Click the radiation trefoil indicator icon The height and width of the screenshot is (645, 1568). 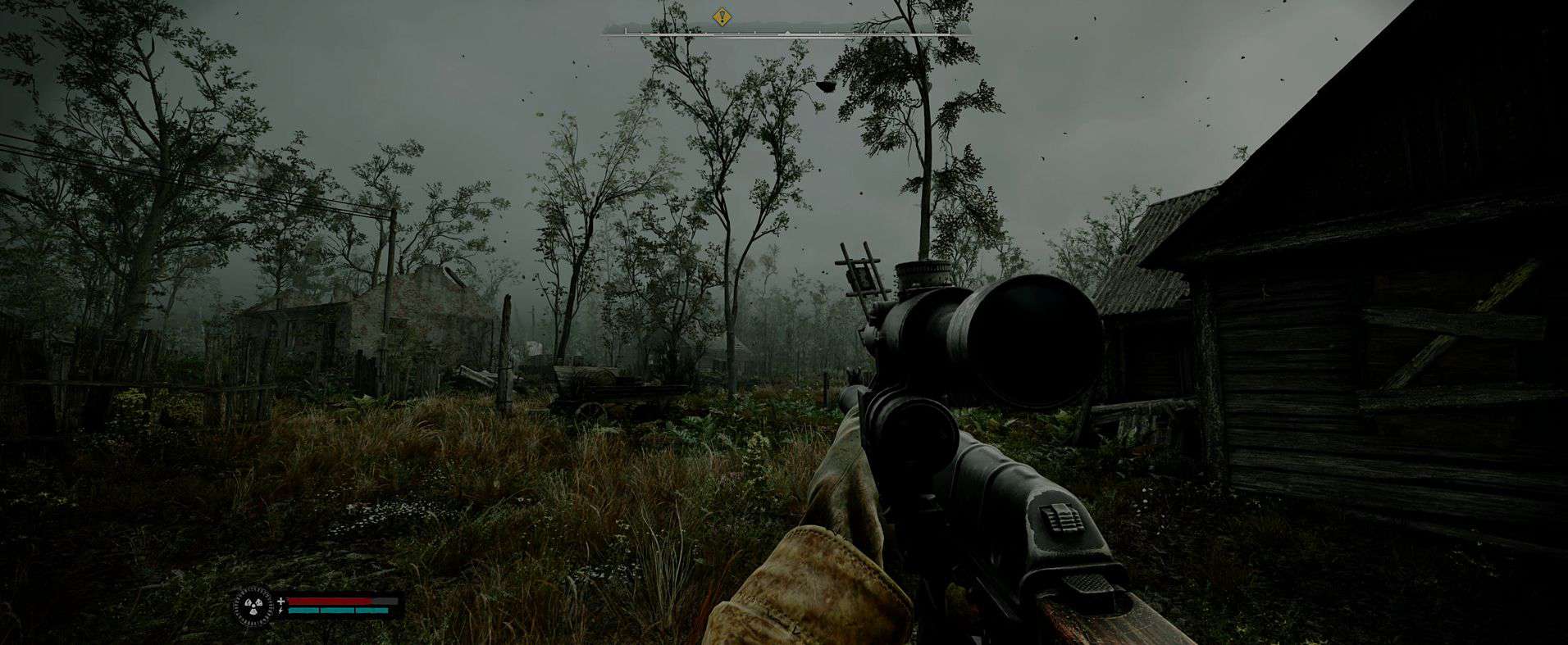[253, 606]
